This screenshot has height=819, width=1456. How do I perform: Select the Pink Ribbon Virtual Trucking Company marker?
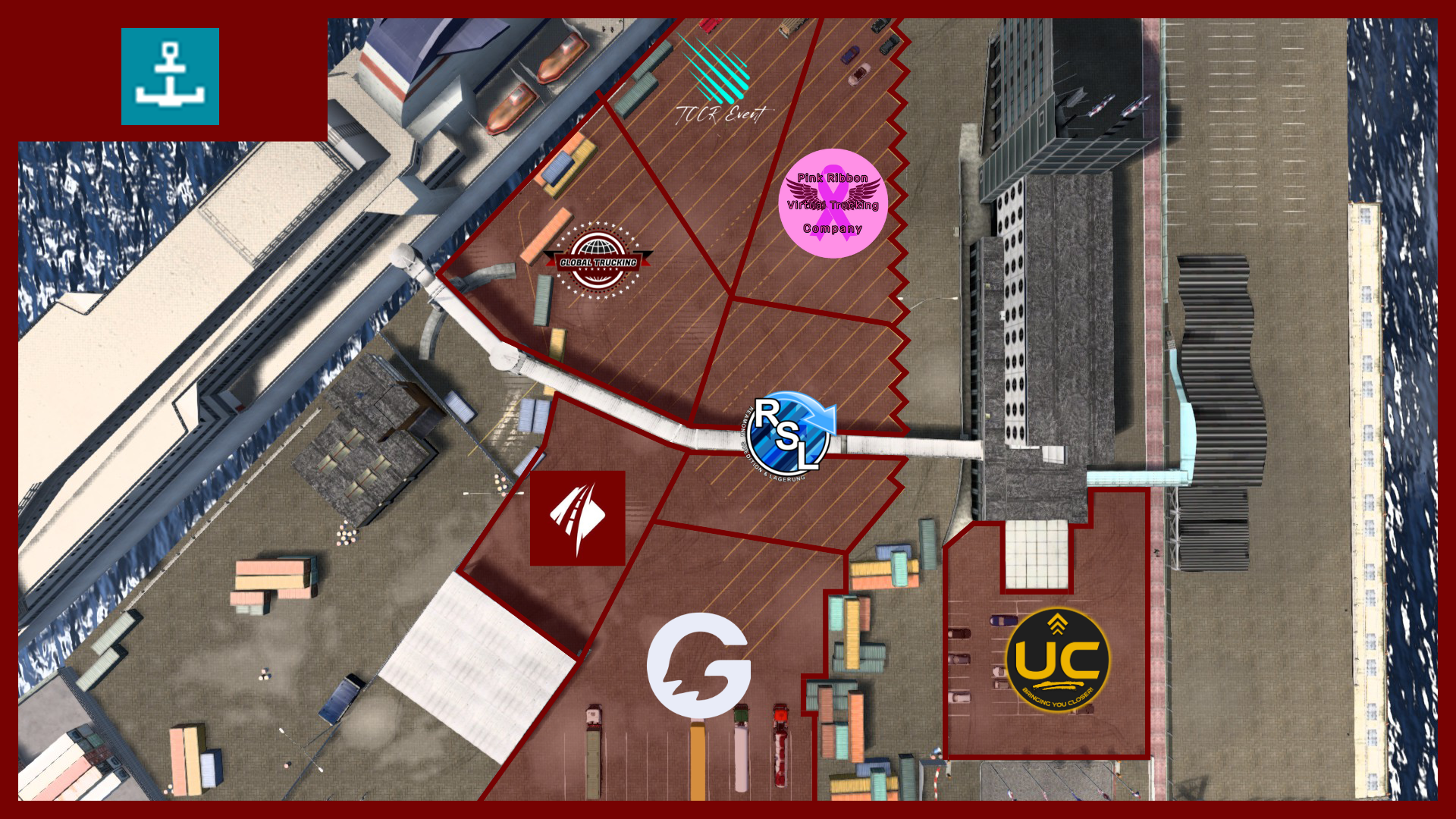pos(833,203)
